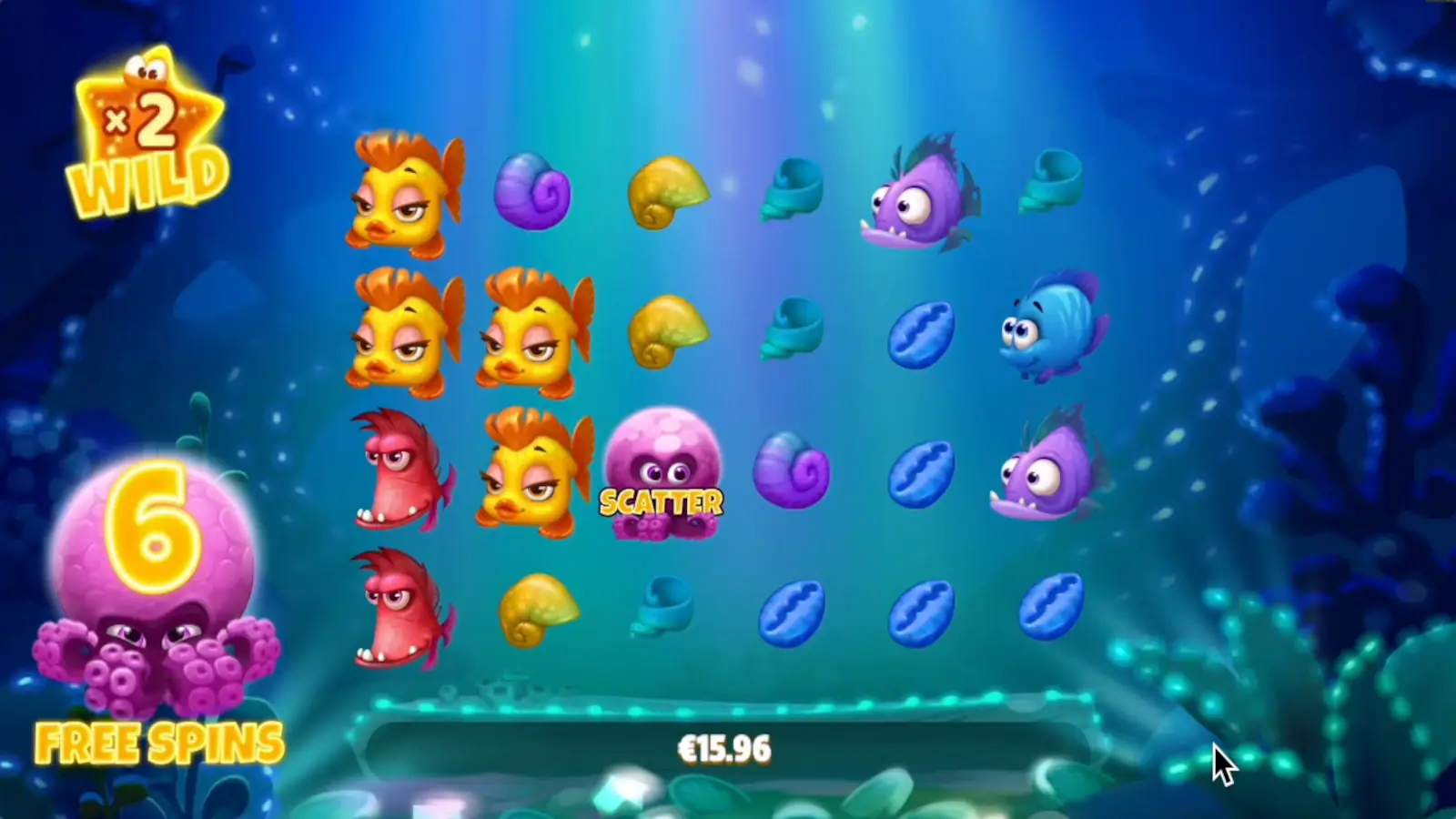This screenshot has width=1456, height=819.
Task: Click the purple spiral shell symbol
Action: pos(532,191)
